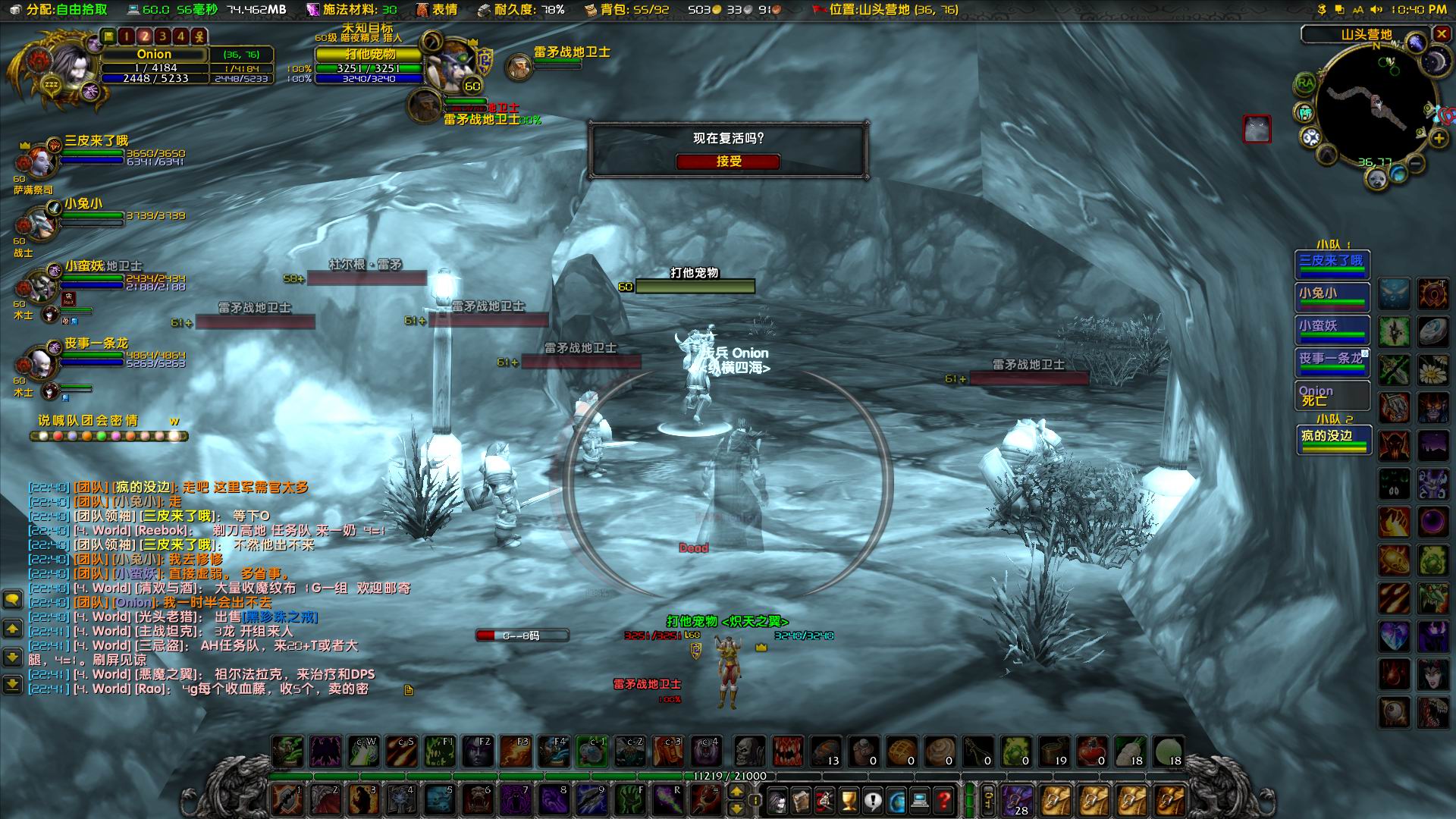Open the achievements trophy icon
The image size is (1456, 819).
(848, 800)
